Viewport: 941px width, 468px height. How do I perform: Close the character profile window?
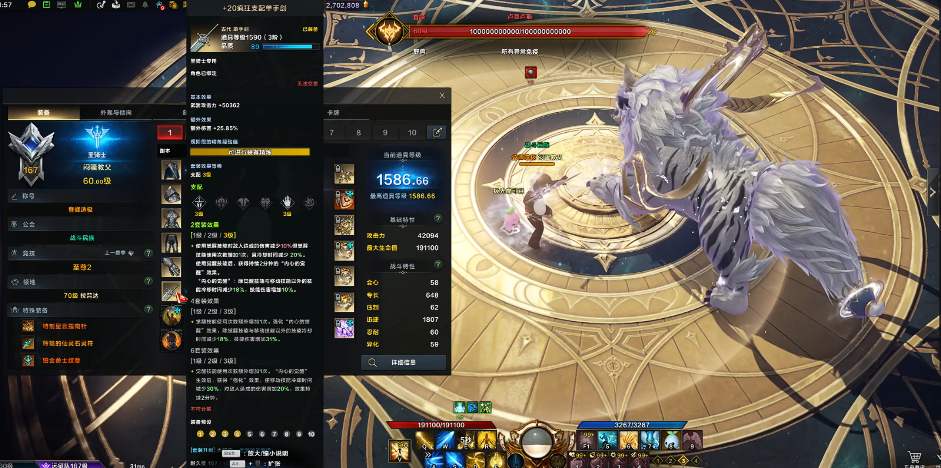click(442, 96)
